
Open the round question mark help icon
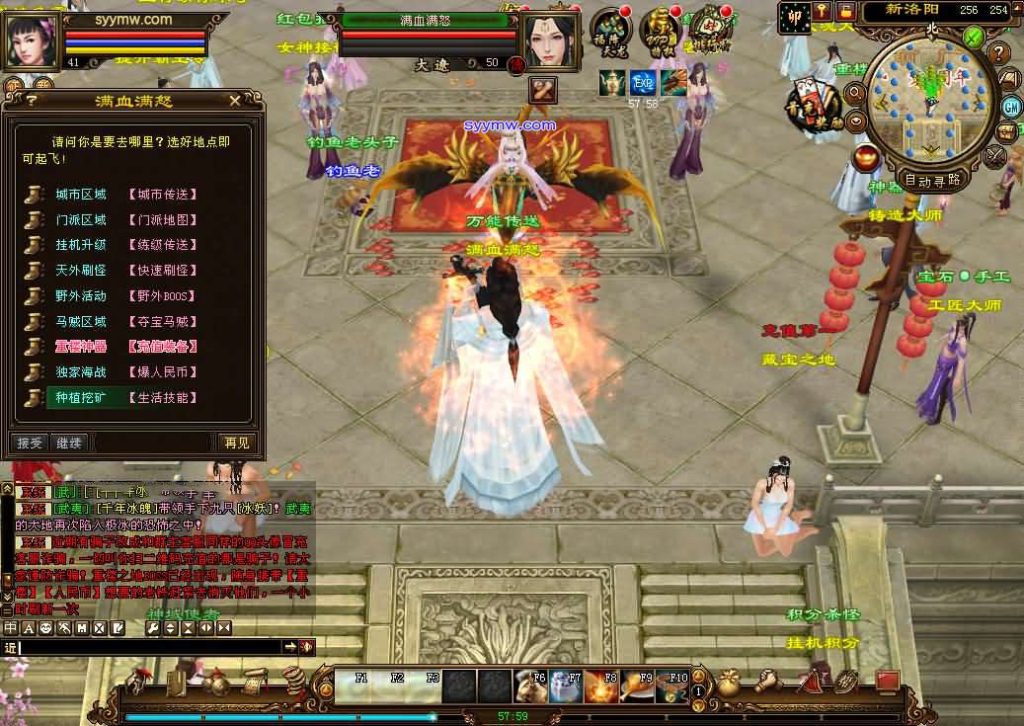point(999,53)
